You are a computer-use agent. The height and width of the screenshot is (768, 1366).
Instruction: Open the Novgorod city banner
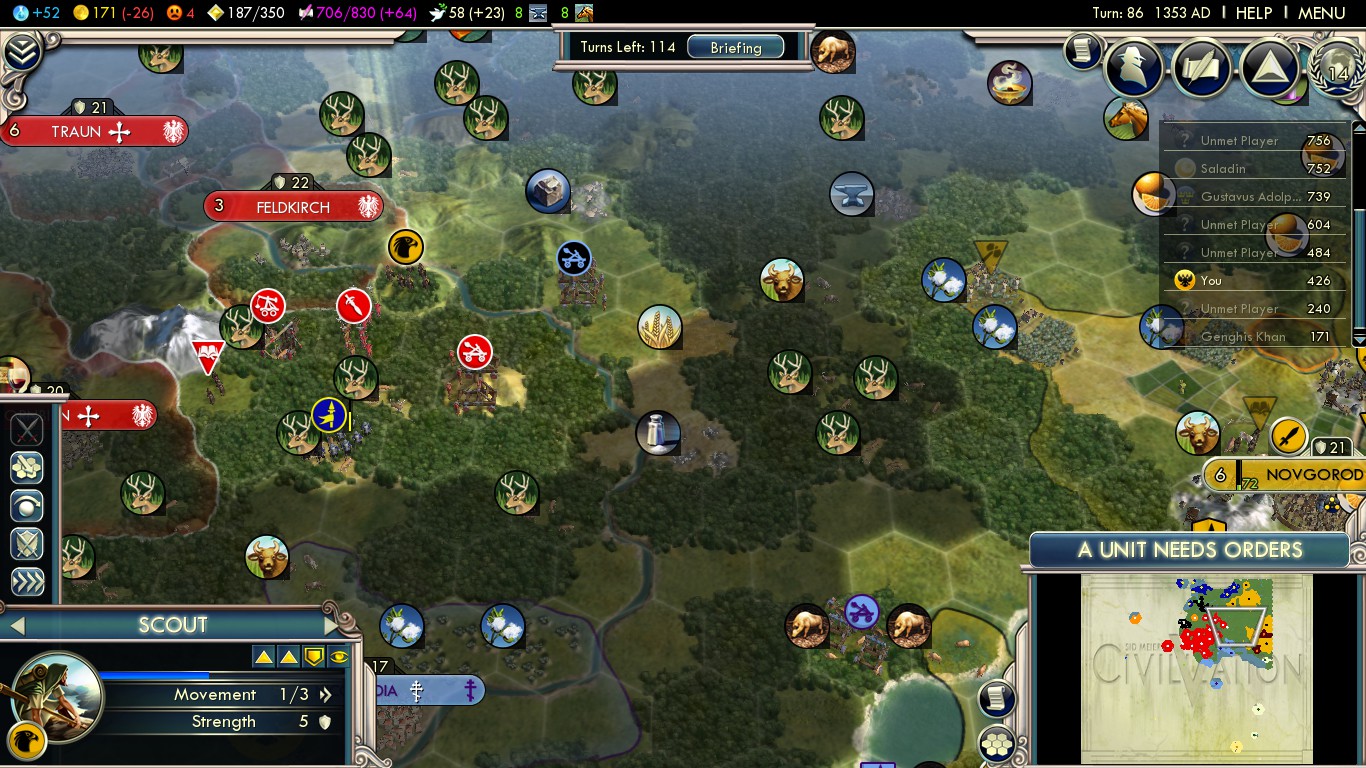[x=1300, y=475]
